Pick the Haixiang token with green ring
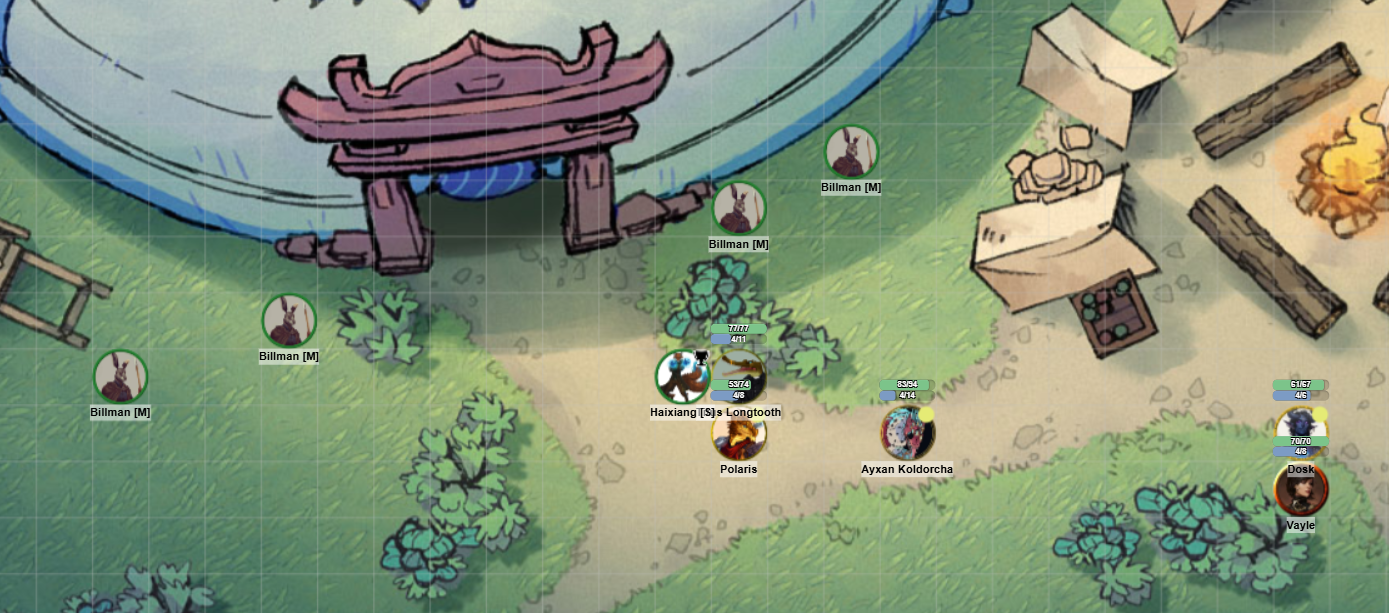This screenshot has width=1389, height=613. 681,377
